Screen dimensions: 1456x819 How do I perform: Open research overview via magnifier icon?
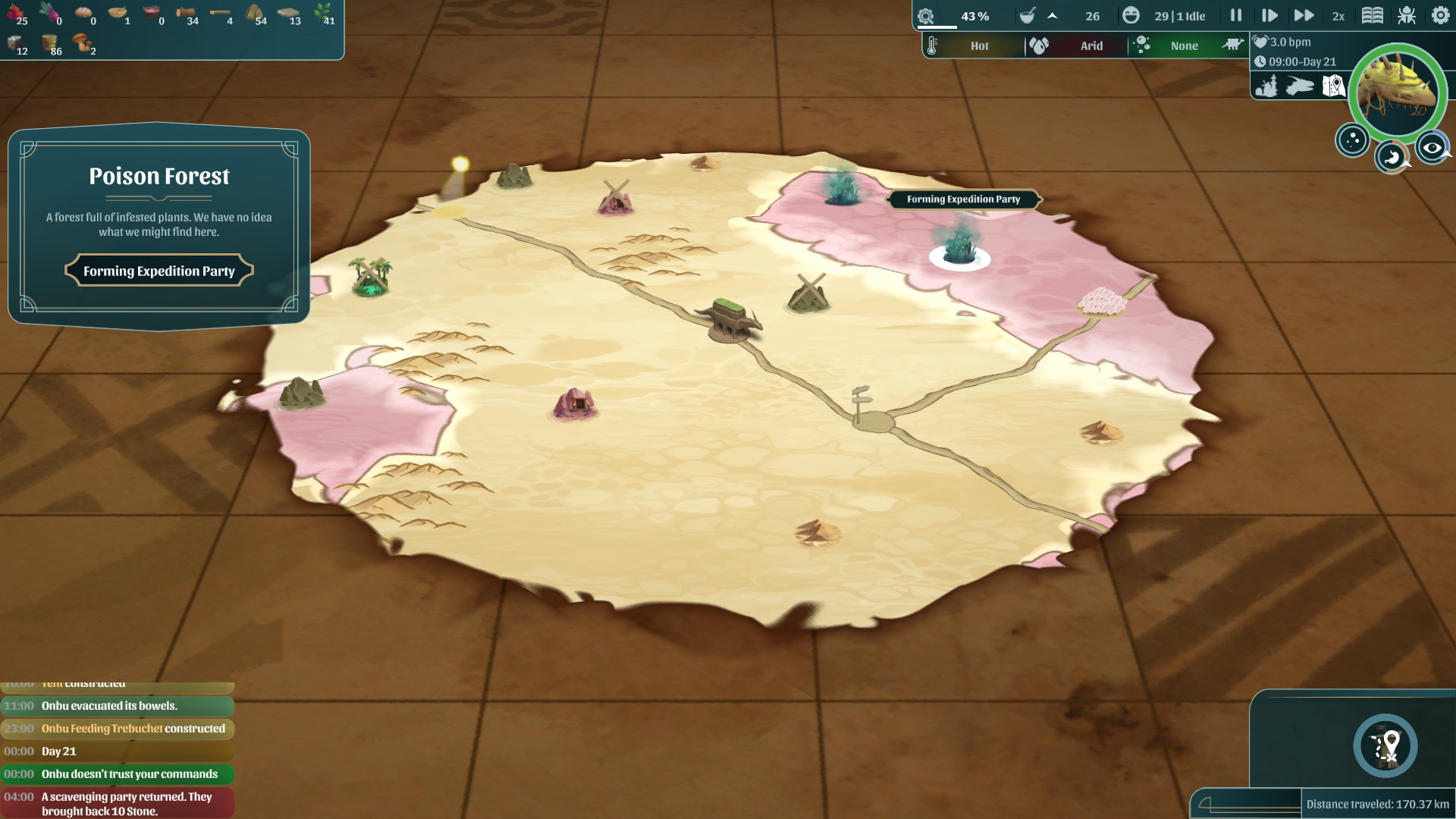coord(927,15)
